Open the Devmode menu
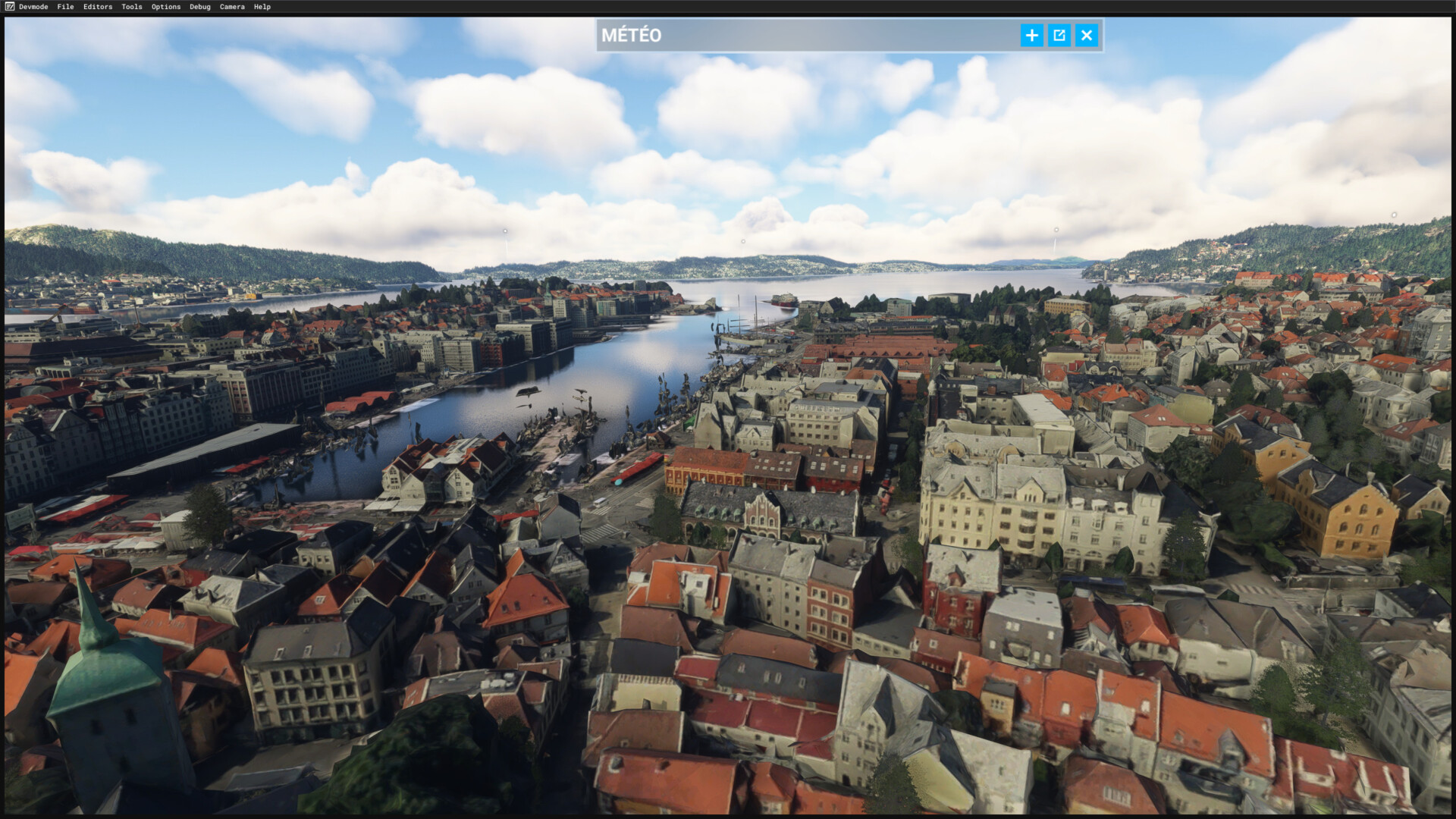The height and width of the screenshot is (819, 1456). point(33,7)
